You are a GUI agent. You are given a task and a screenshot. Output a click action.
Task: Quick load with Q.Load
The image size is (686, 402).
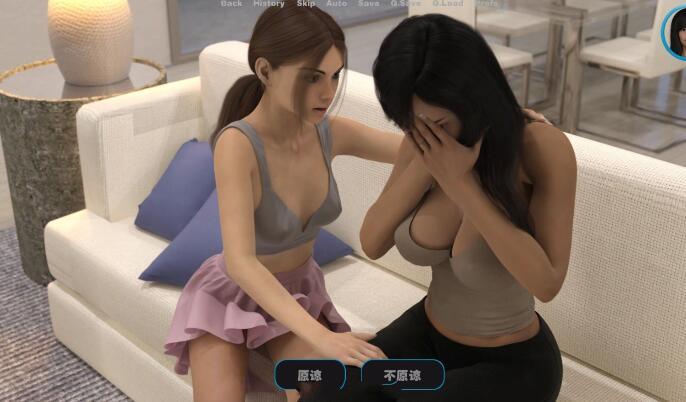pos(449,4)
